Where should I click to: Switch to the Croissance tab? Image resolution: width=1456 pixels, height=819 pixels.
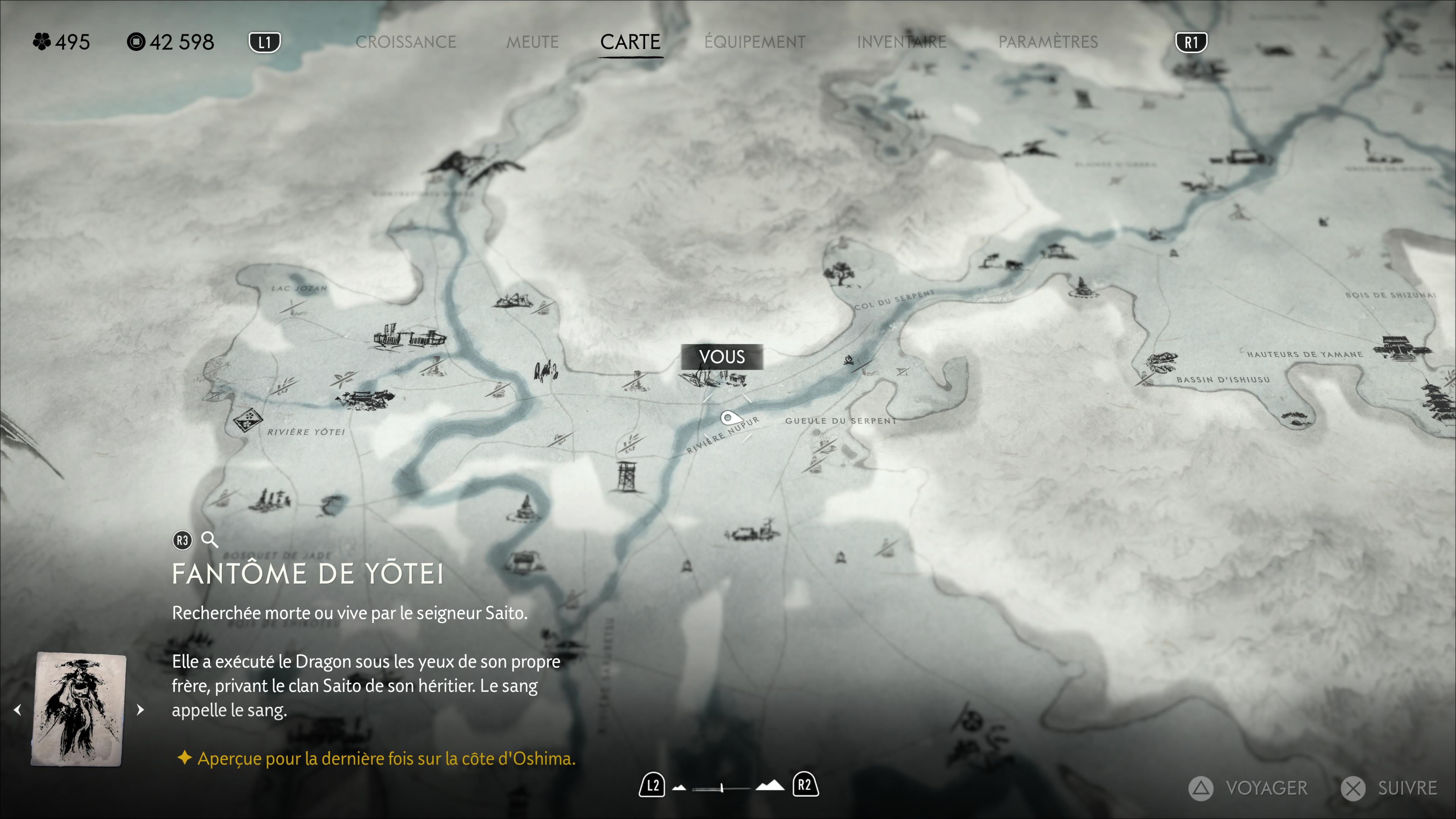coord(405,42)
